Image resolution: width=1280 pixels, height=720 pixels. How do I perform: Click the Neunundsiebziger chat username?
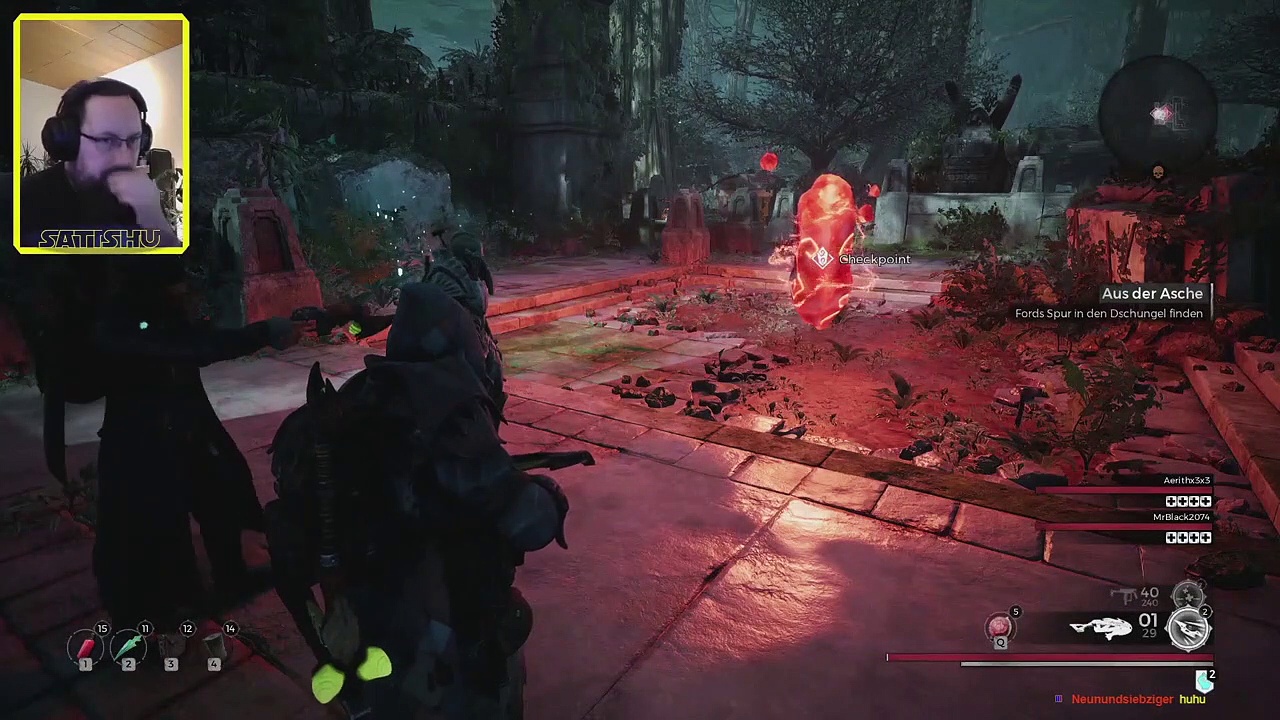1121,700
